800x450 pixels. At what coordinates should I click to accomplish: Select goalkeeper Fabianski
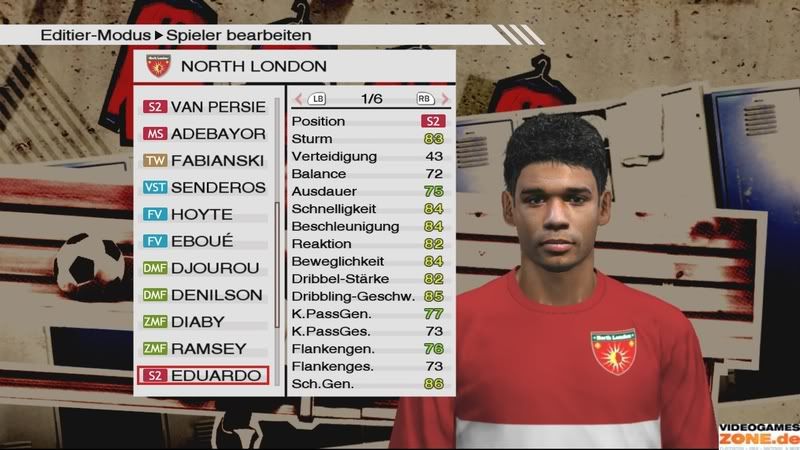pos(205,160)
